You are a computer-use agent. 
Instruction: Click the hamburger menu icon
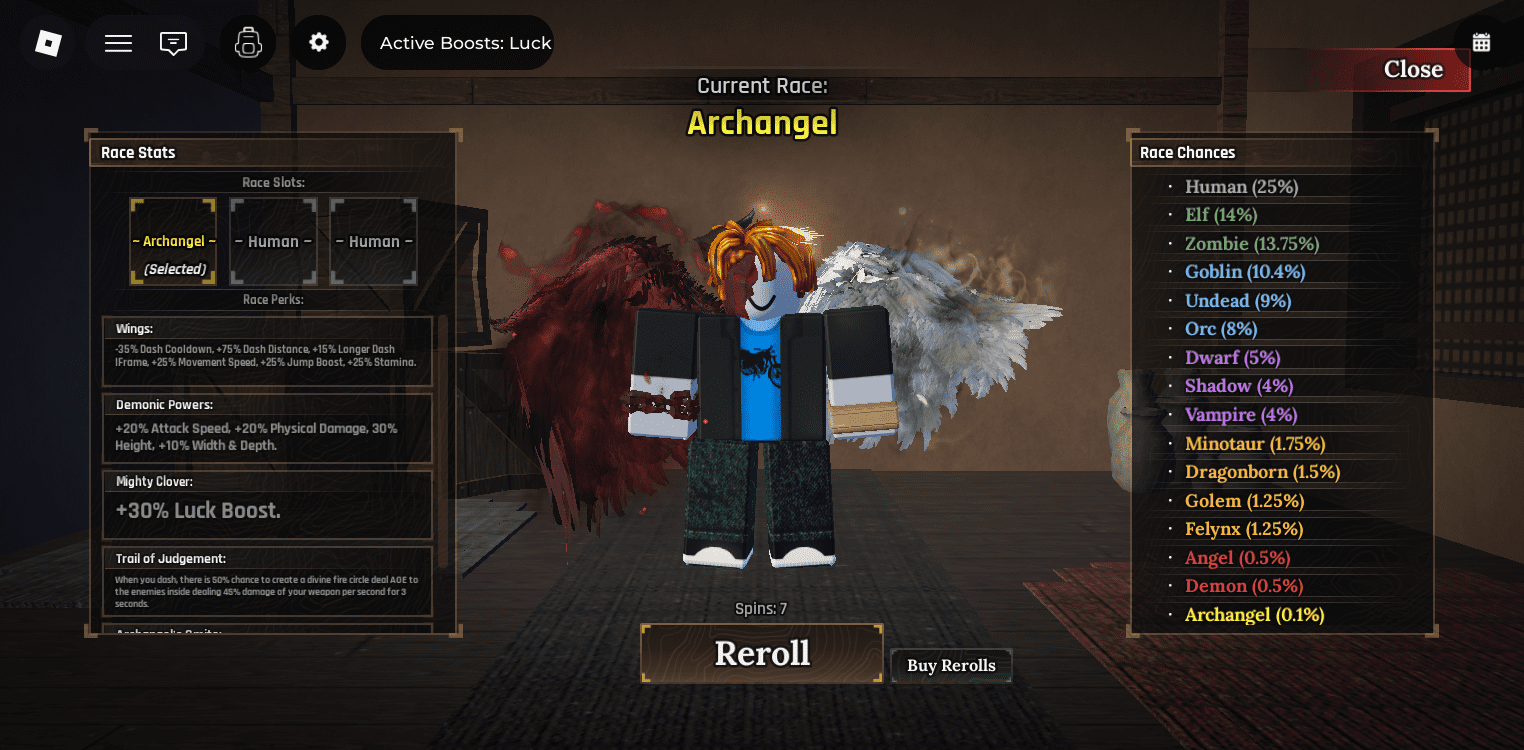(117, 42)
